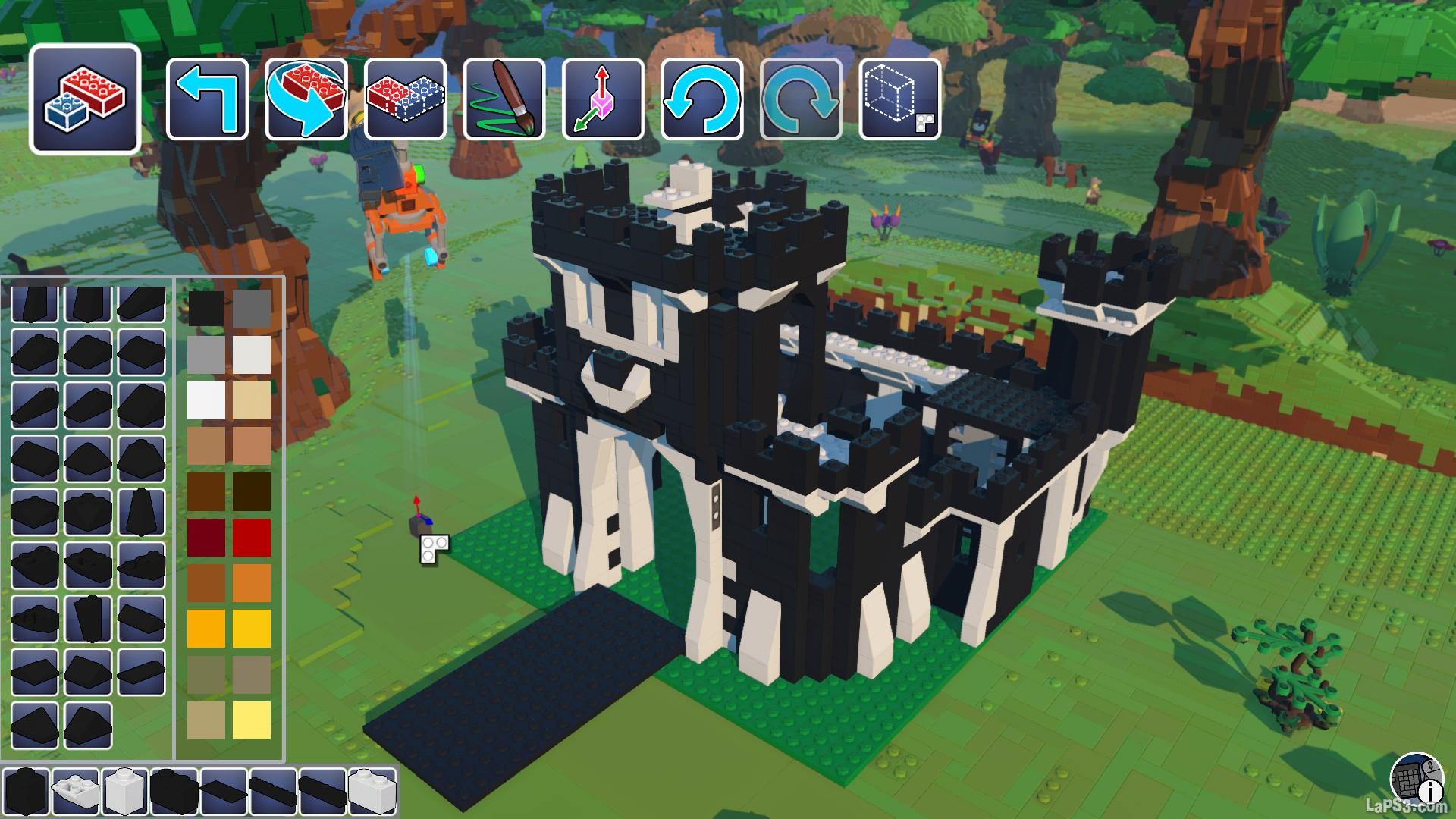Select the orange color swatch
This screenshot has height=819, width=1456.
click(x=252, y=582)
